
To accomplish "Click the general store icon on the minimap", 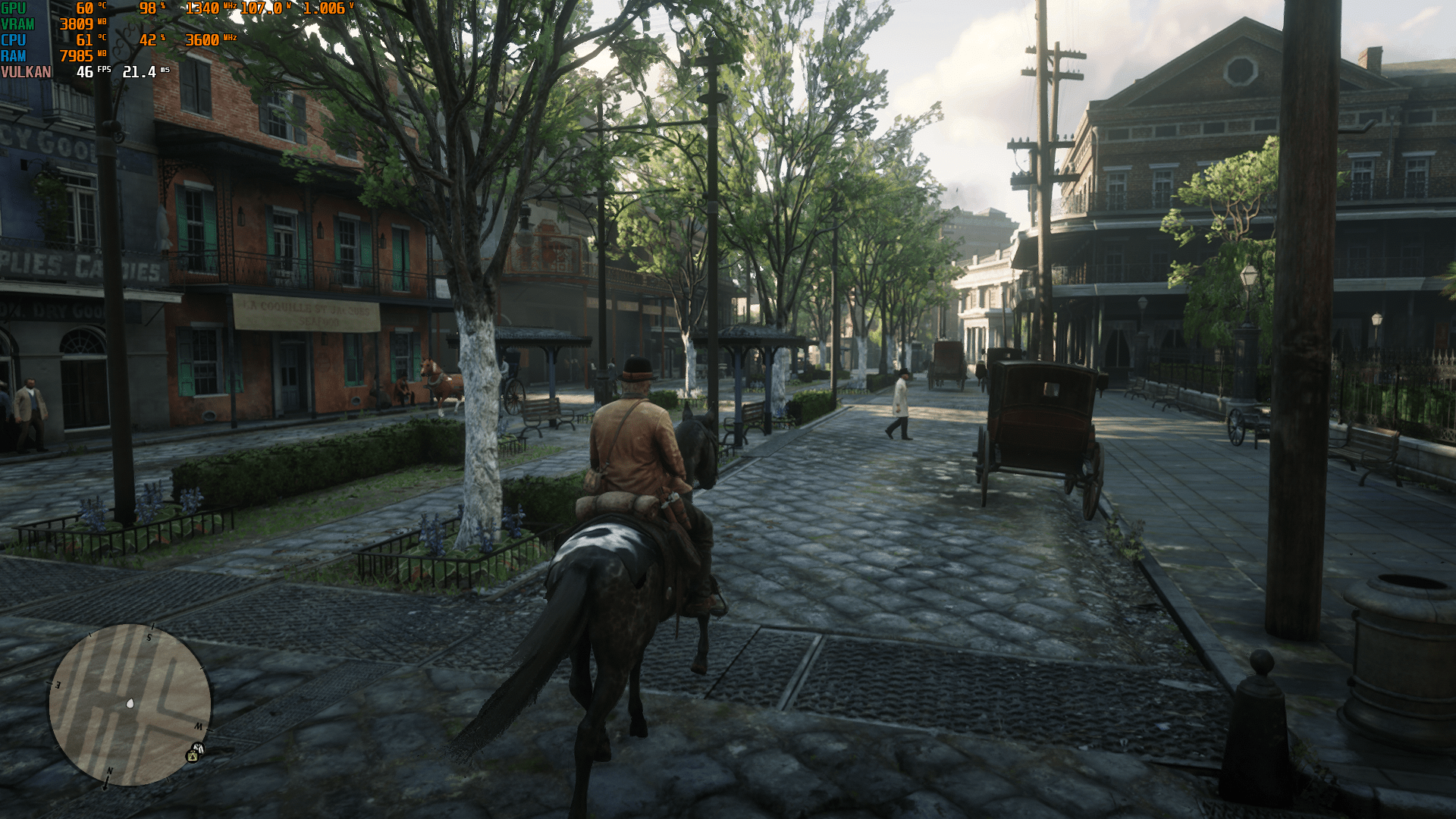I will tap(192, 756).
